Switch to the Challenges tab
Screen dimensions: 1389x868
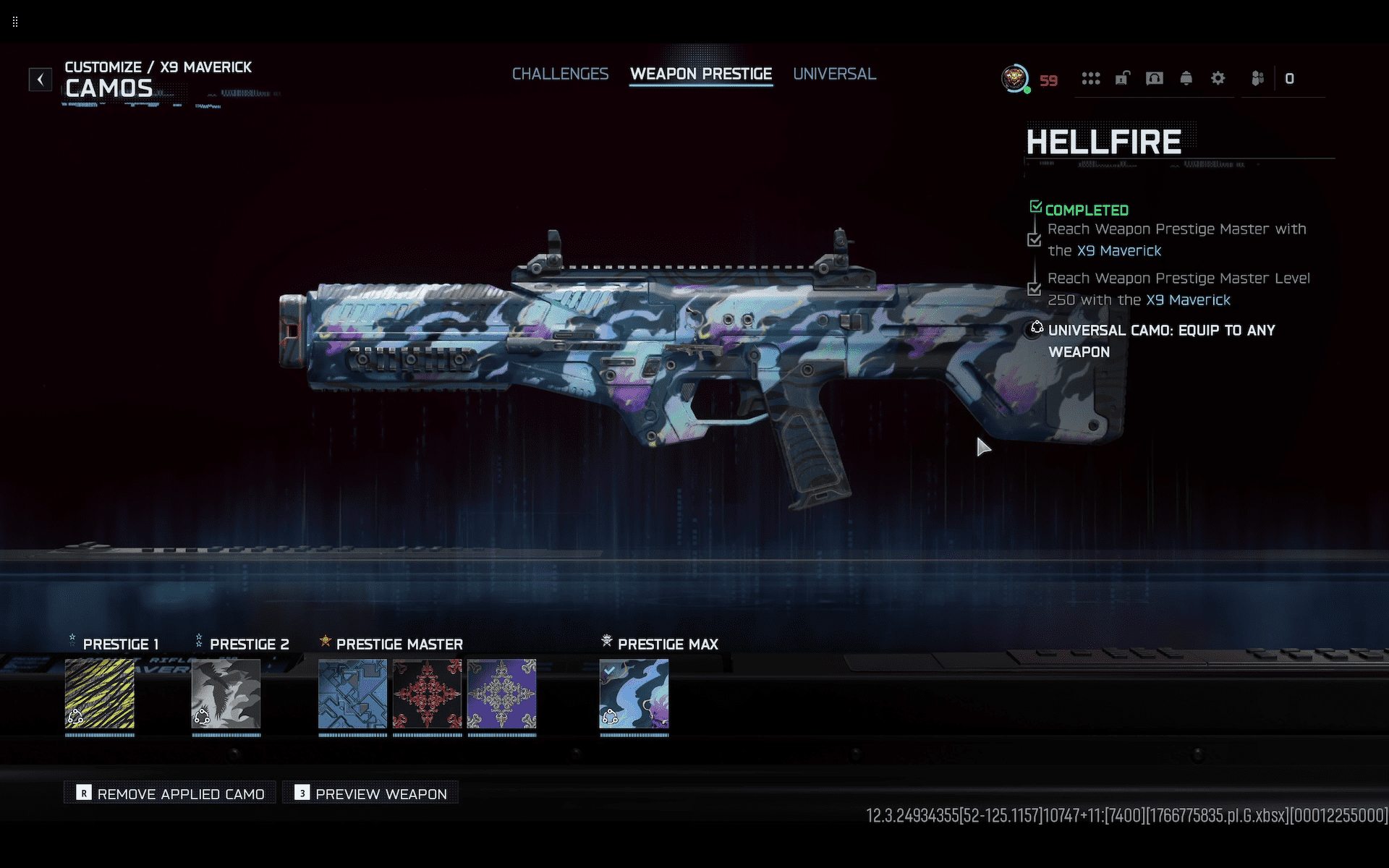pos(560,74)
